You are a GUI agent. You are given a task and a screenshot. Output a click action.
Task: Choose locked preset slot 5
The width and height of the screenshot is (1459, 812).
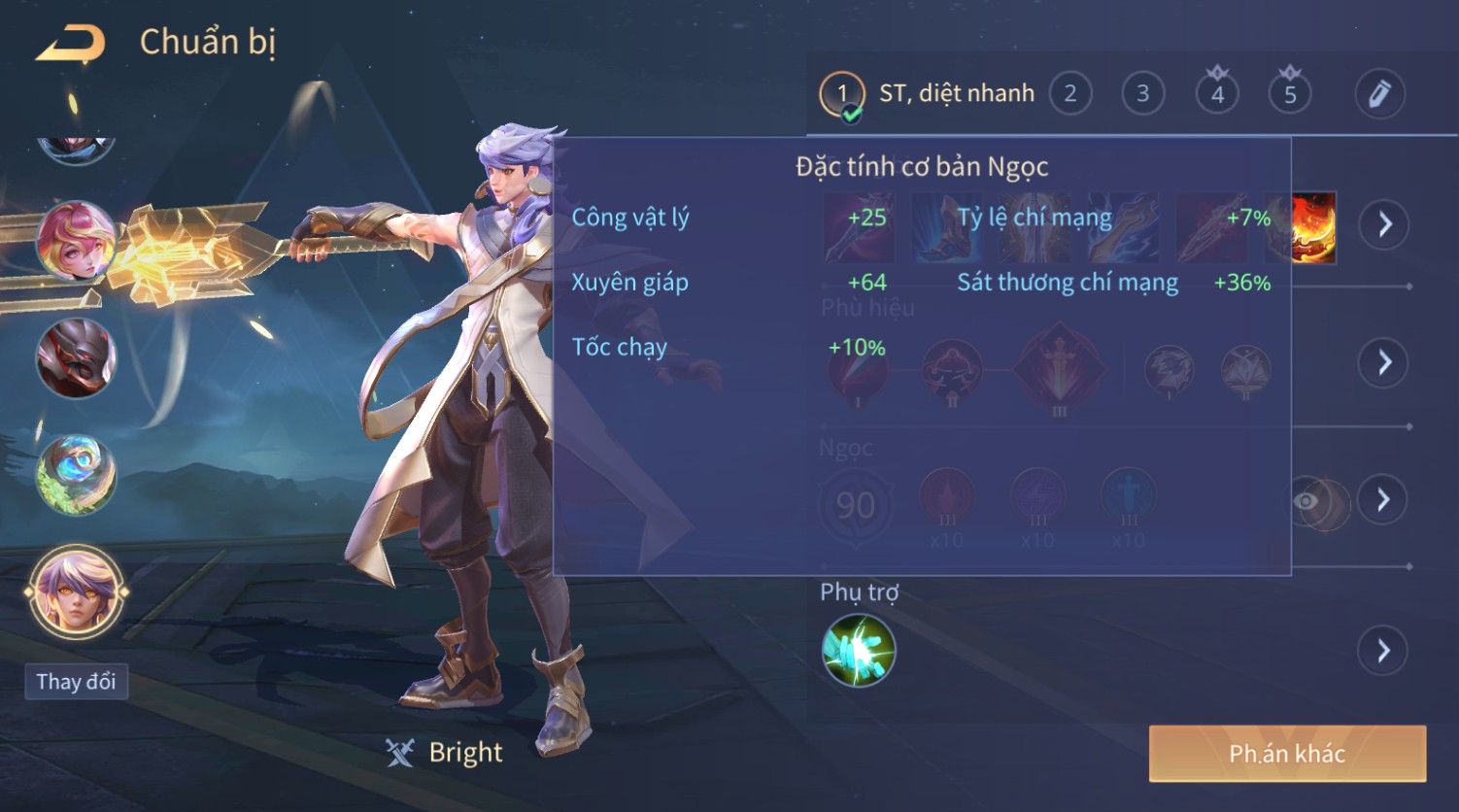[1290, 94]
